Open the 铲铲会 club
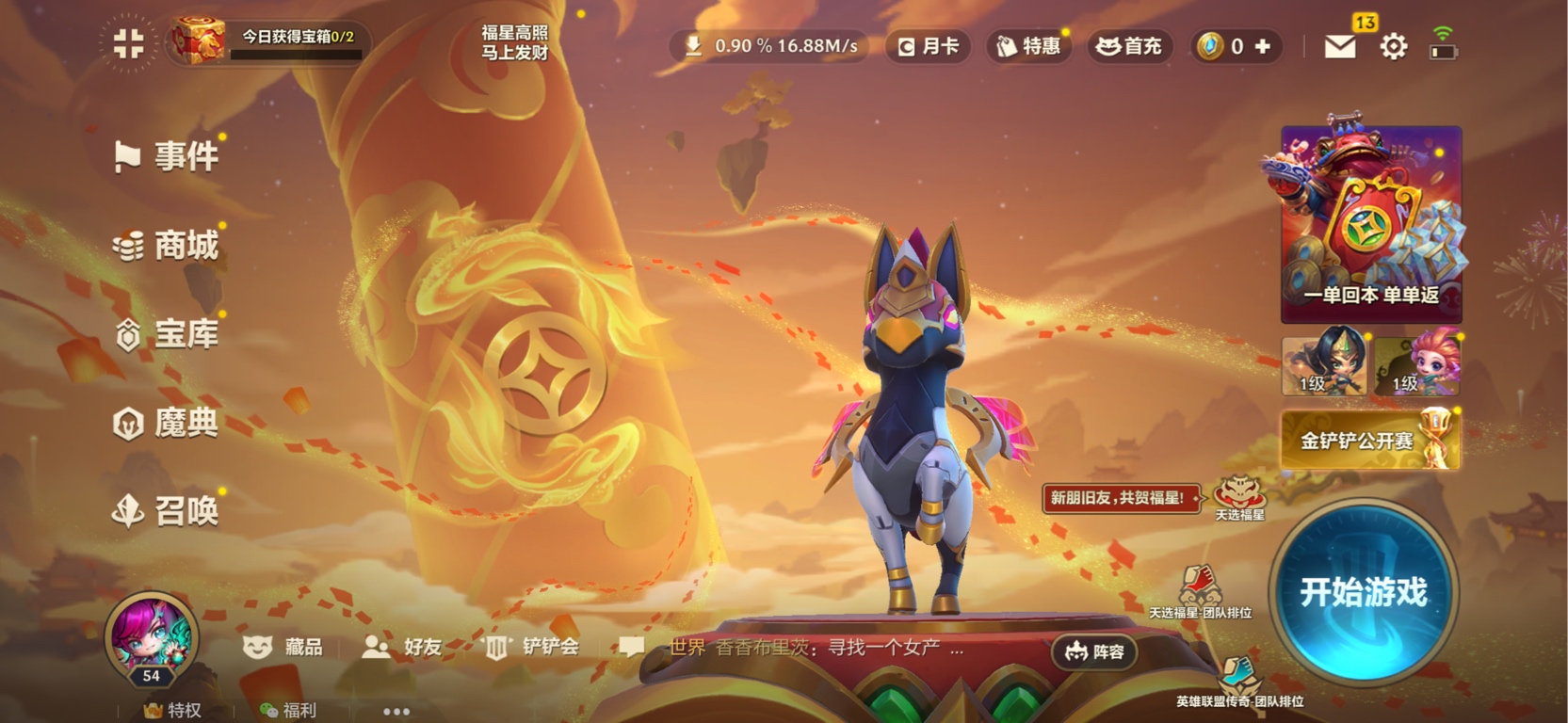1568x723 pixels. click(x=531, y=647)
